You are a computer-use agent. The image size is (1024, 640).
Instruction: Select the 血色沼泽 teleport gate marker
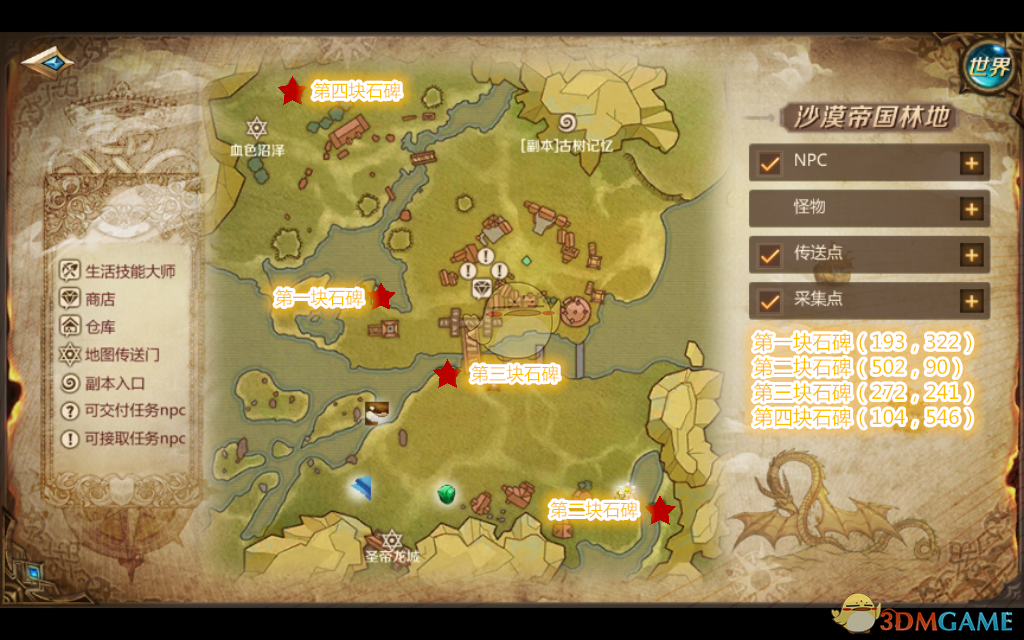(258, 128)
